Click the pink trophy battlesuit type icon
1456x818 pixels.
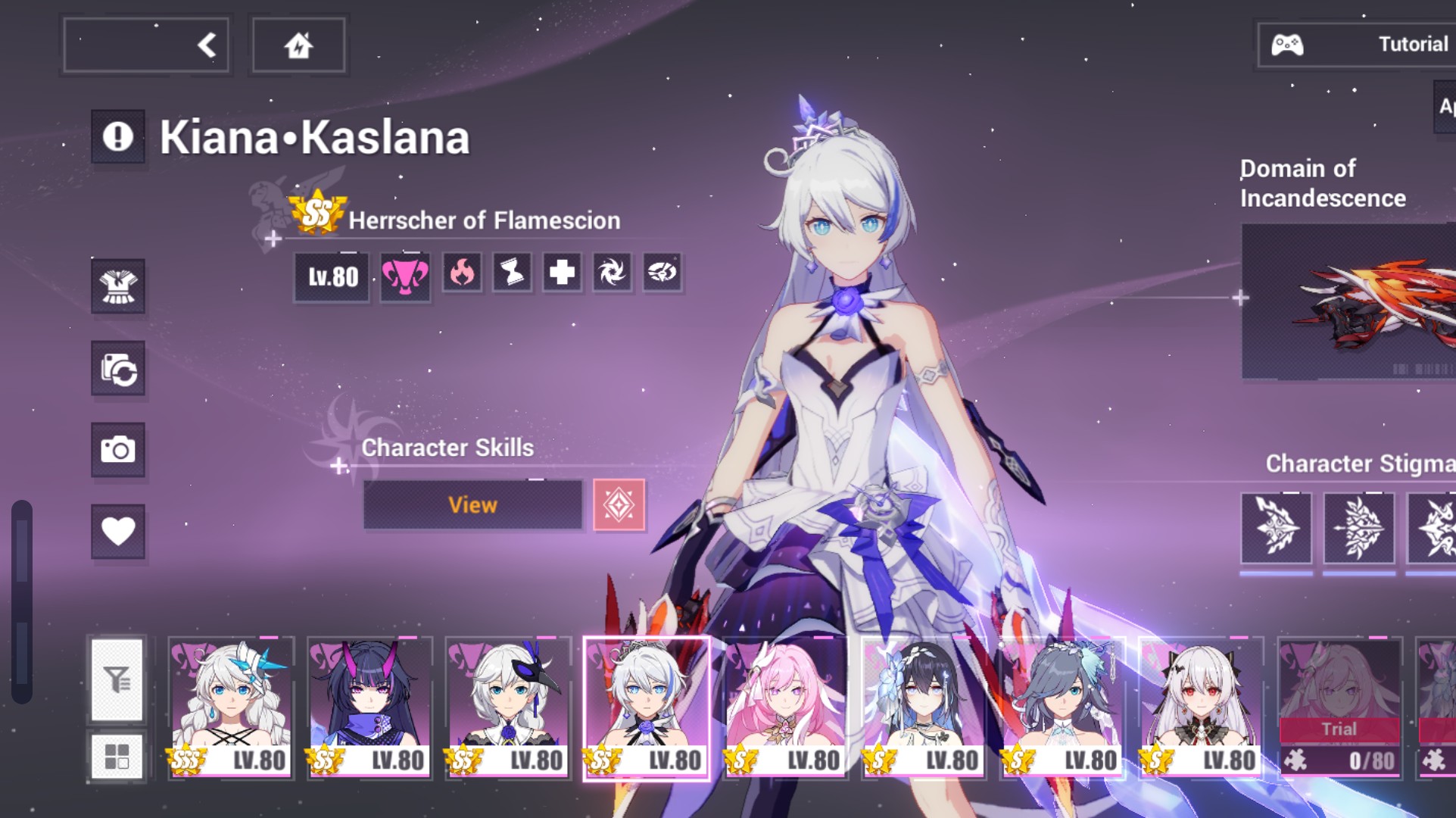(407, 276)
